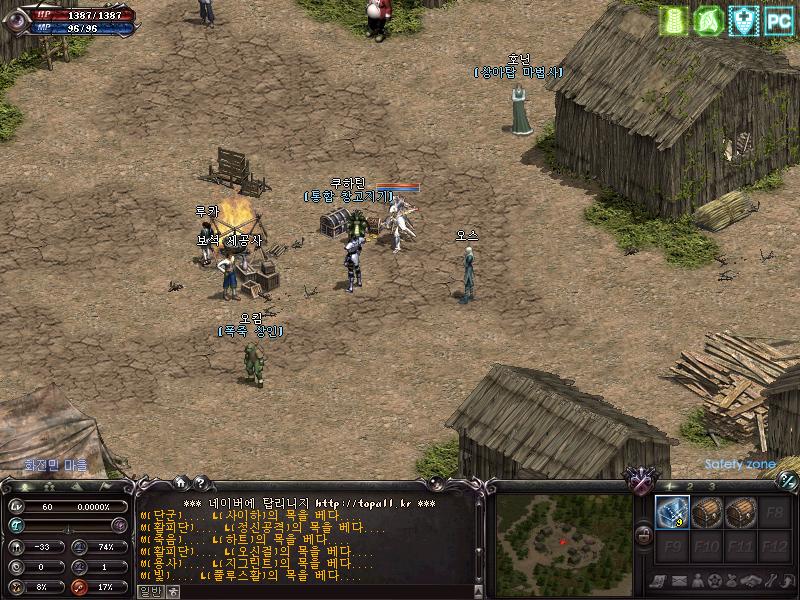
Task: Open the money pouch menu icon
Action: tap(732, 580)
